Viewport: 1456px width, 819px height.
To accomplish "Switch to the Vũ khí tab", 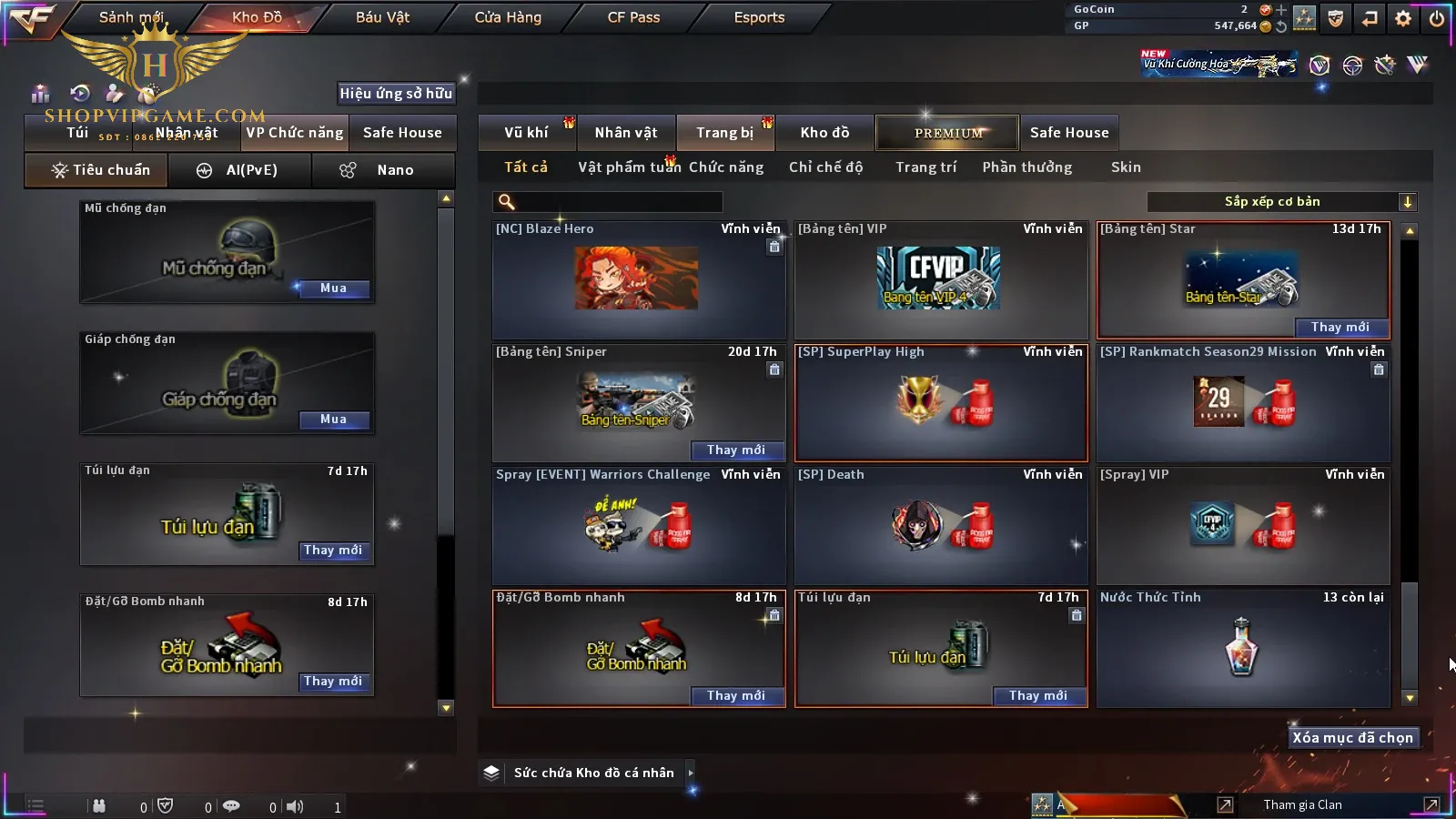I will (526, 133).
